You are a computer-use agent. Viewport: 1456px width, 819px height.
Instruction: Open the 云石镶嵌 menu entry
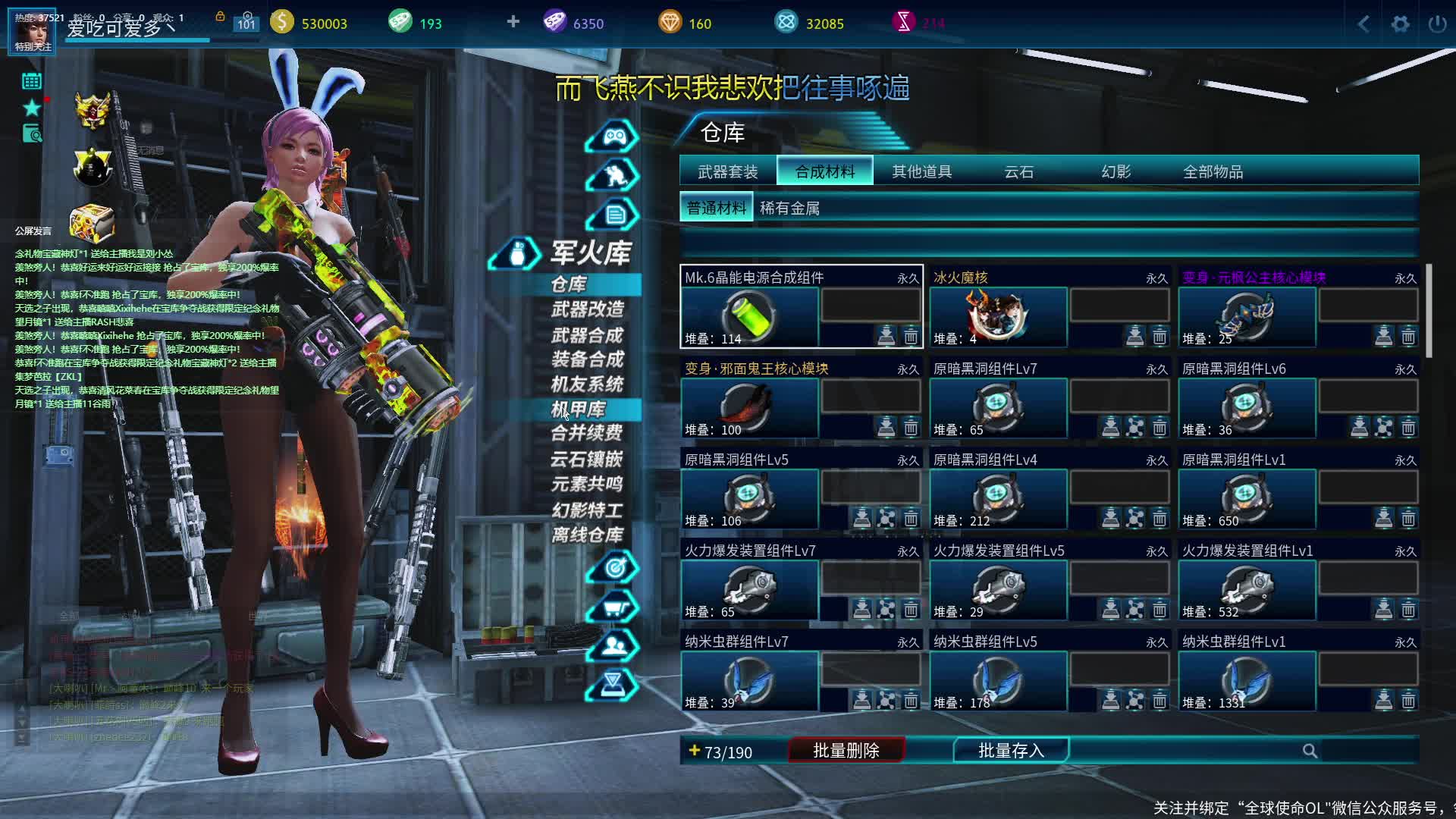pyautogui.click(x=587, y=459)
